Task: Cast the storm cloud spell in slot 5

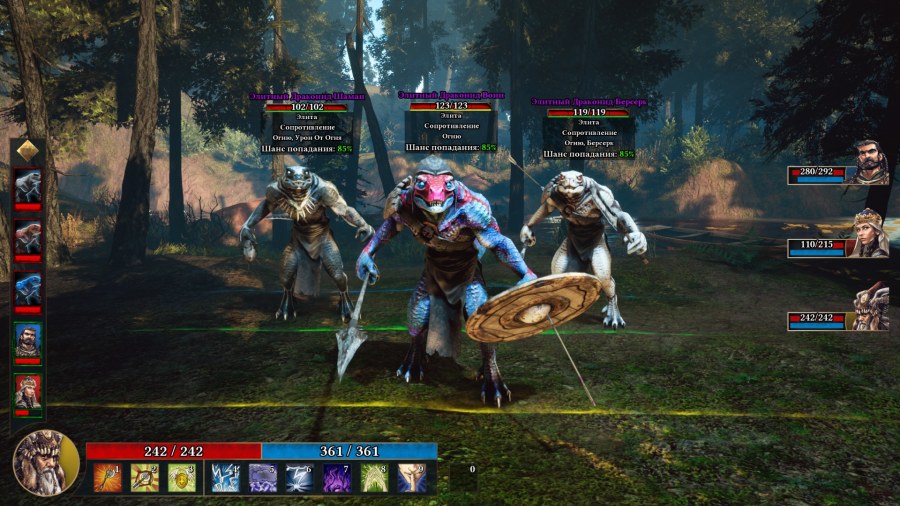Action: coord(263,477)
